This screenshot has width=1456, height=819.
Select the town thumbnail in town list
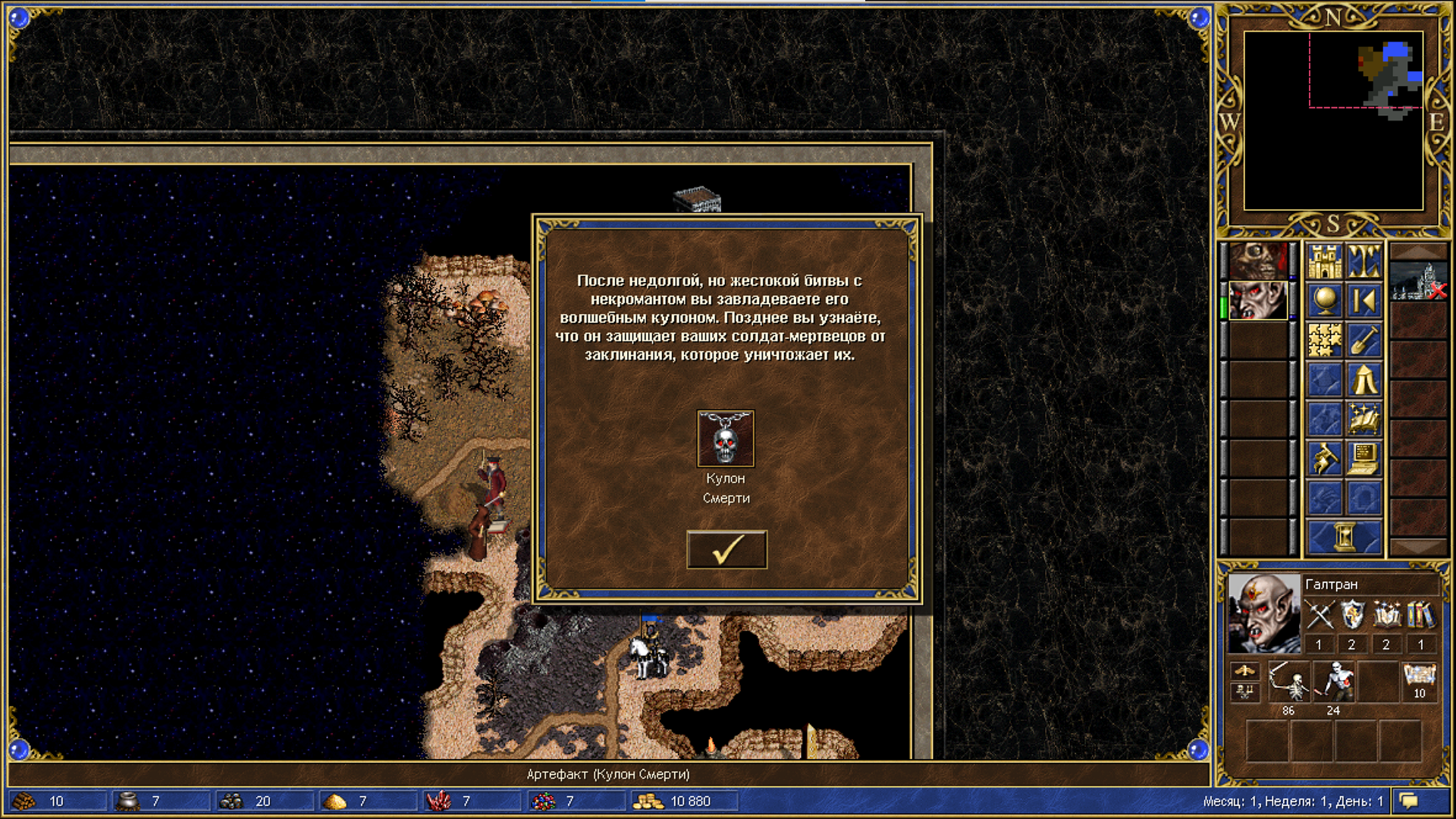coord(1418,281)
